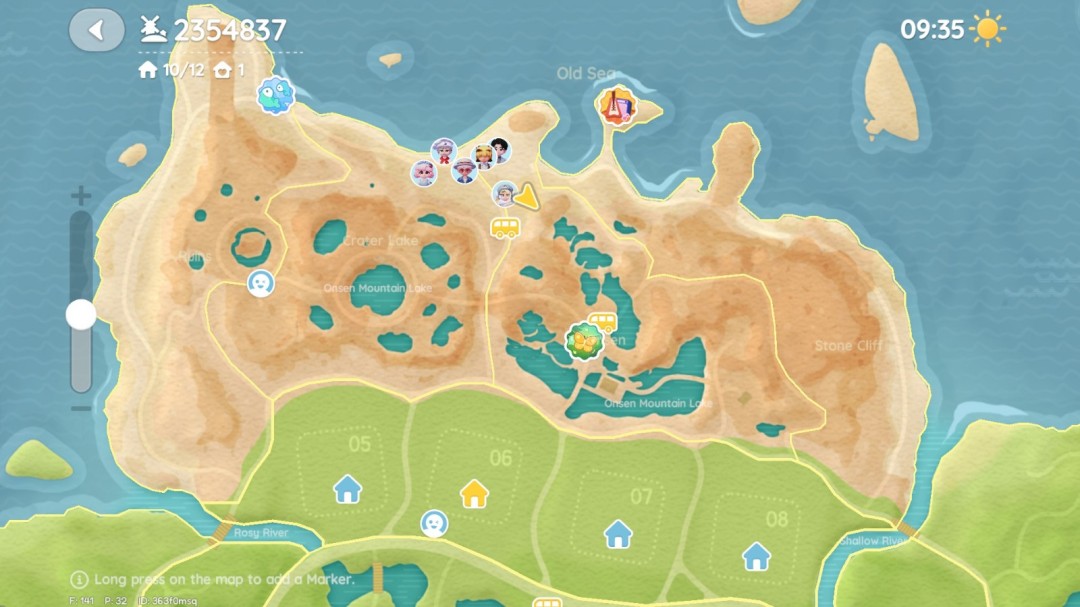Pick the blue house on plot 07

point(618,534)
